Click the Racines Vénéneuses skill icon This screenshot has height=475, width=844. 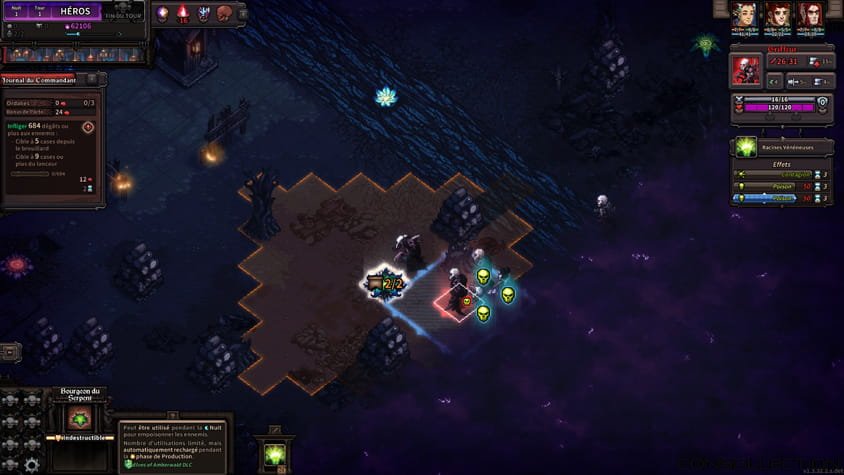(745, 147)
